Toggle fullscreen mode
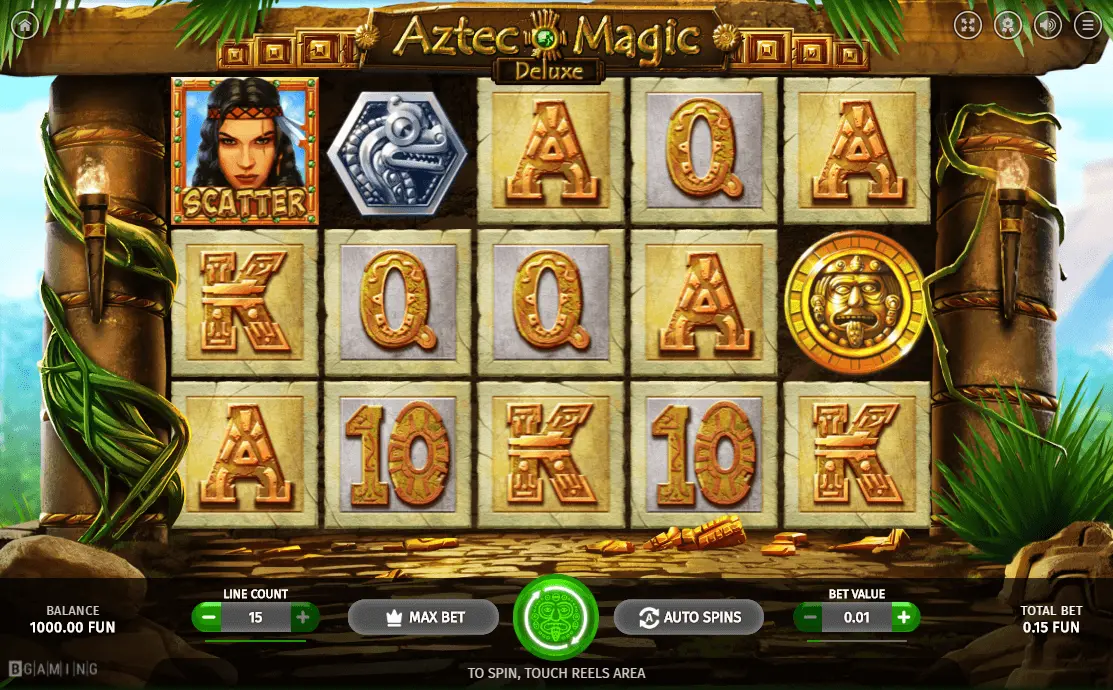This screenshot has height=690, width=1113. [x=967, y=25]
